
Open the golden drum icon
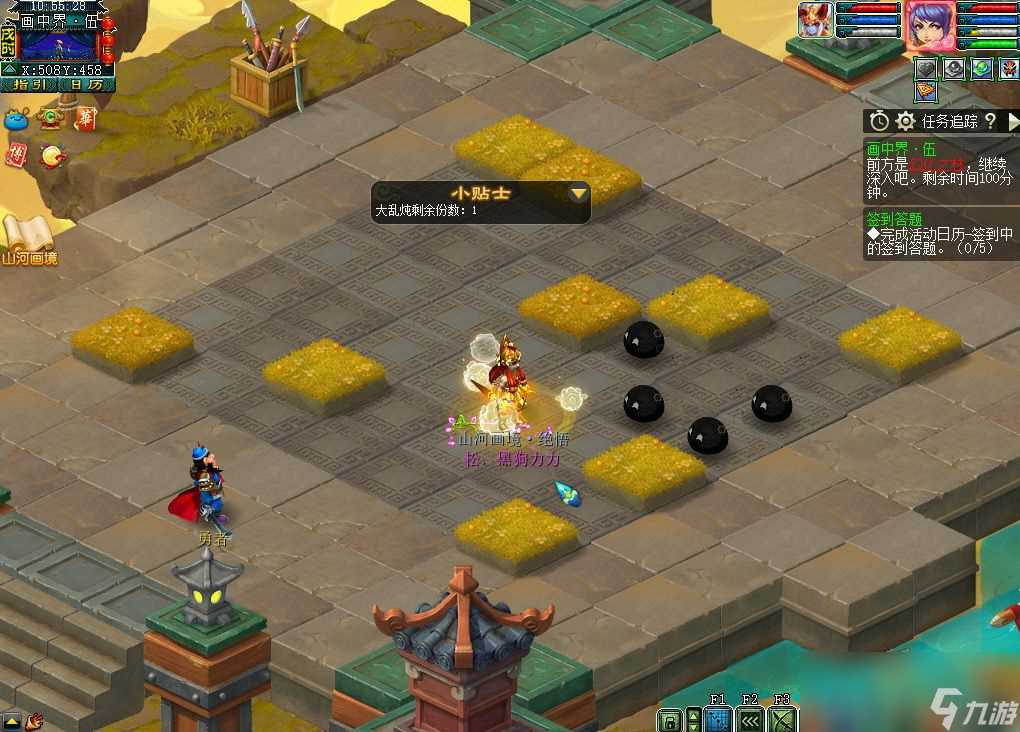click(x=50, y=155)
